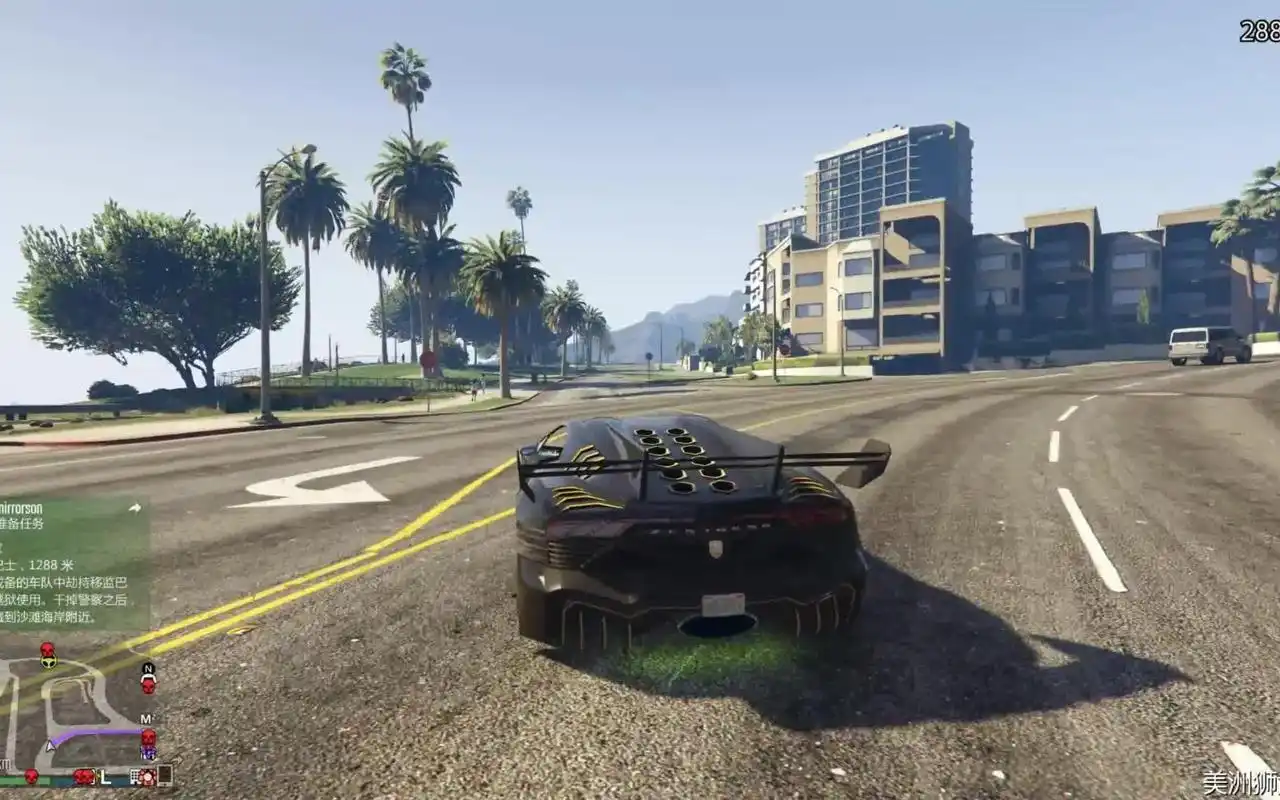
Task: Click the white player arrow on the minimap
Action: coord(50,745)
